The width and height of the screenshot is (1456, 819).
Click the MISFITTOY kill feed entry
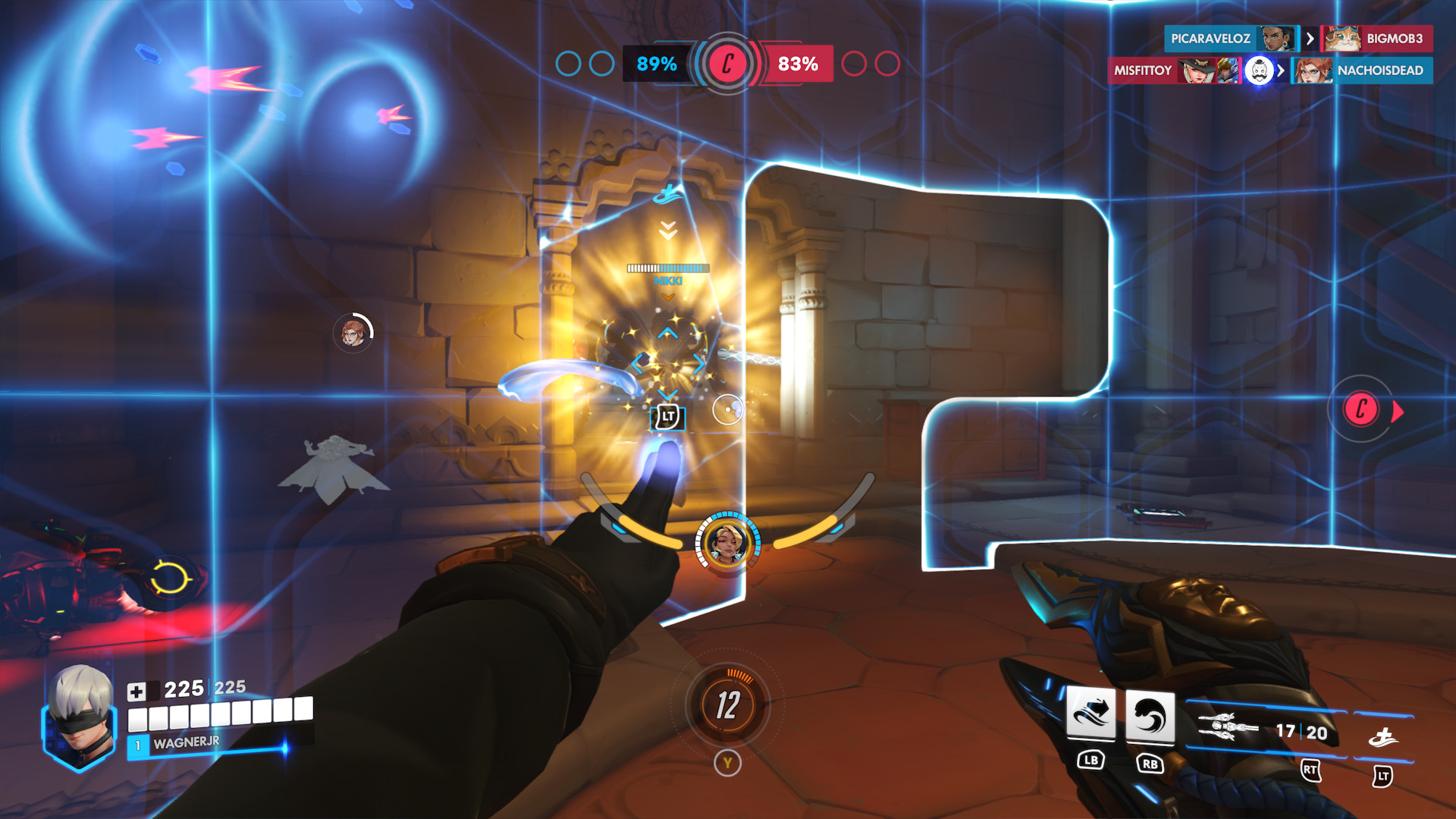pyautogui.click(x=1142, y=71)
